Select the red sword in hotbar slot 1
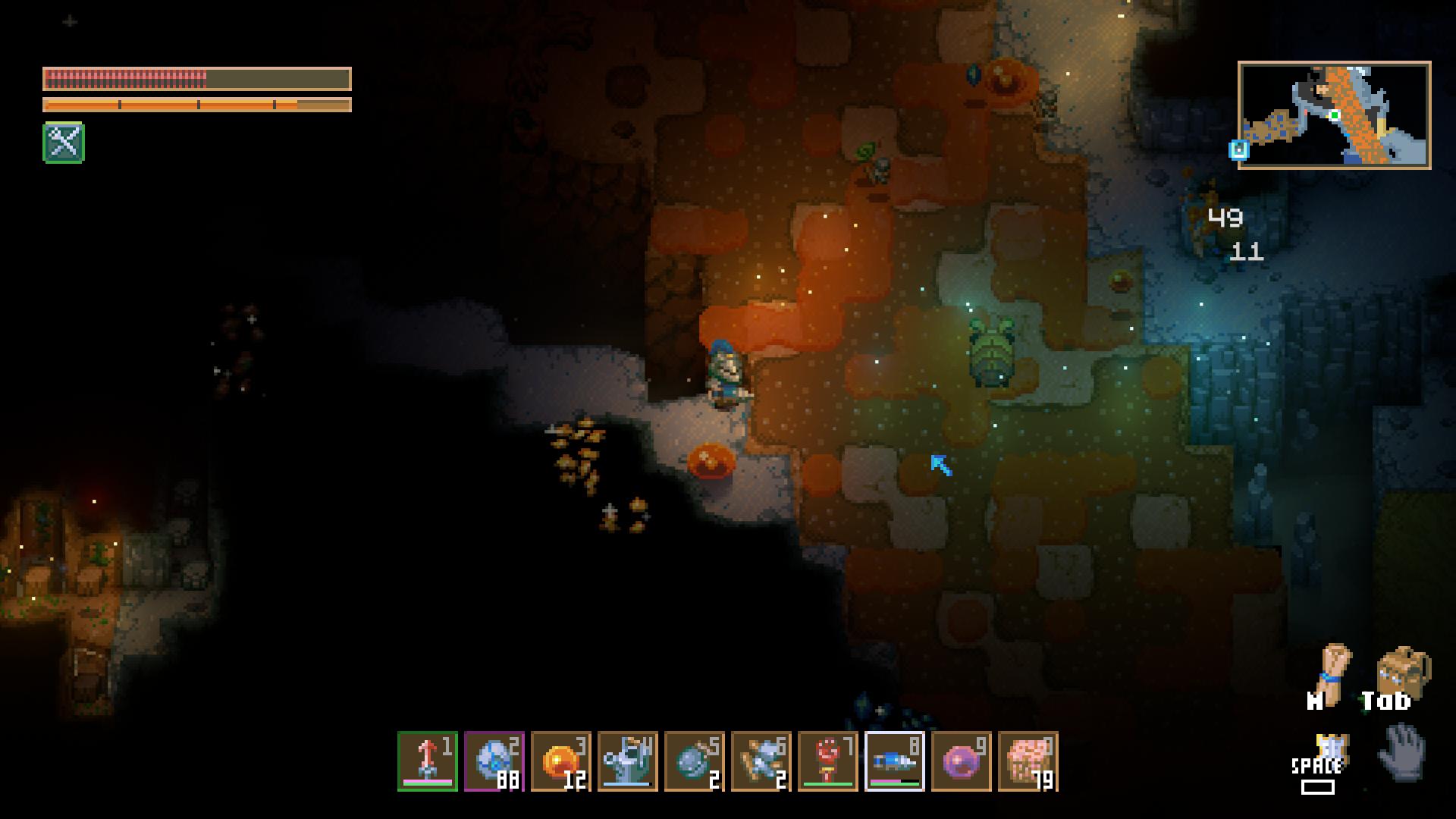This screenshot has width=1456, height=819. 428,761
